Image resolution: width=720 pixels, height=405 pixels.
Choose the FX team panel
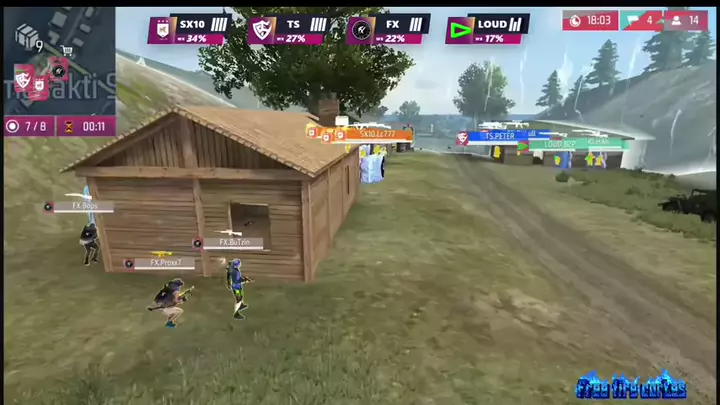[388, 29]
